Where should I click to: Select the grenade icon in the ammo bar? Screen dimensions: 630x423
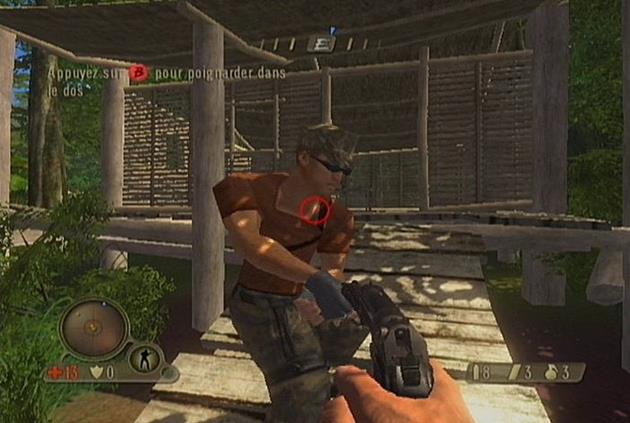coord(549,372)
